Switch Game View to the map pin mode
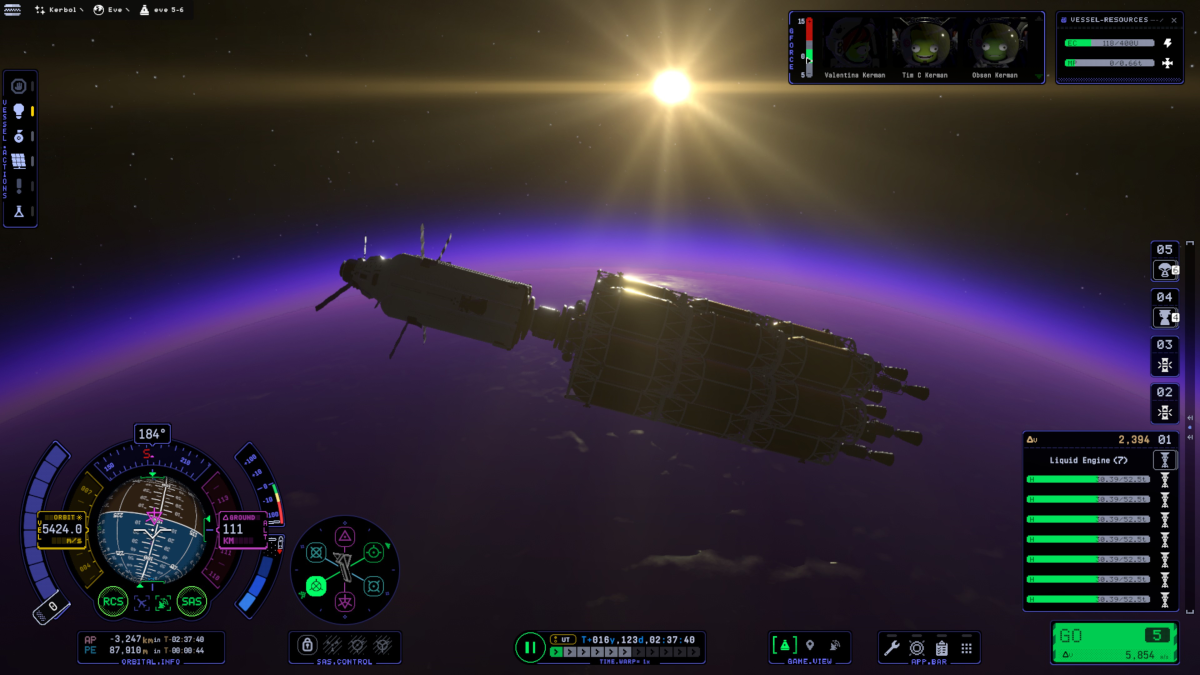The width and height of the screenshot is (1200, 675). 810,646
